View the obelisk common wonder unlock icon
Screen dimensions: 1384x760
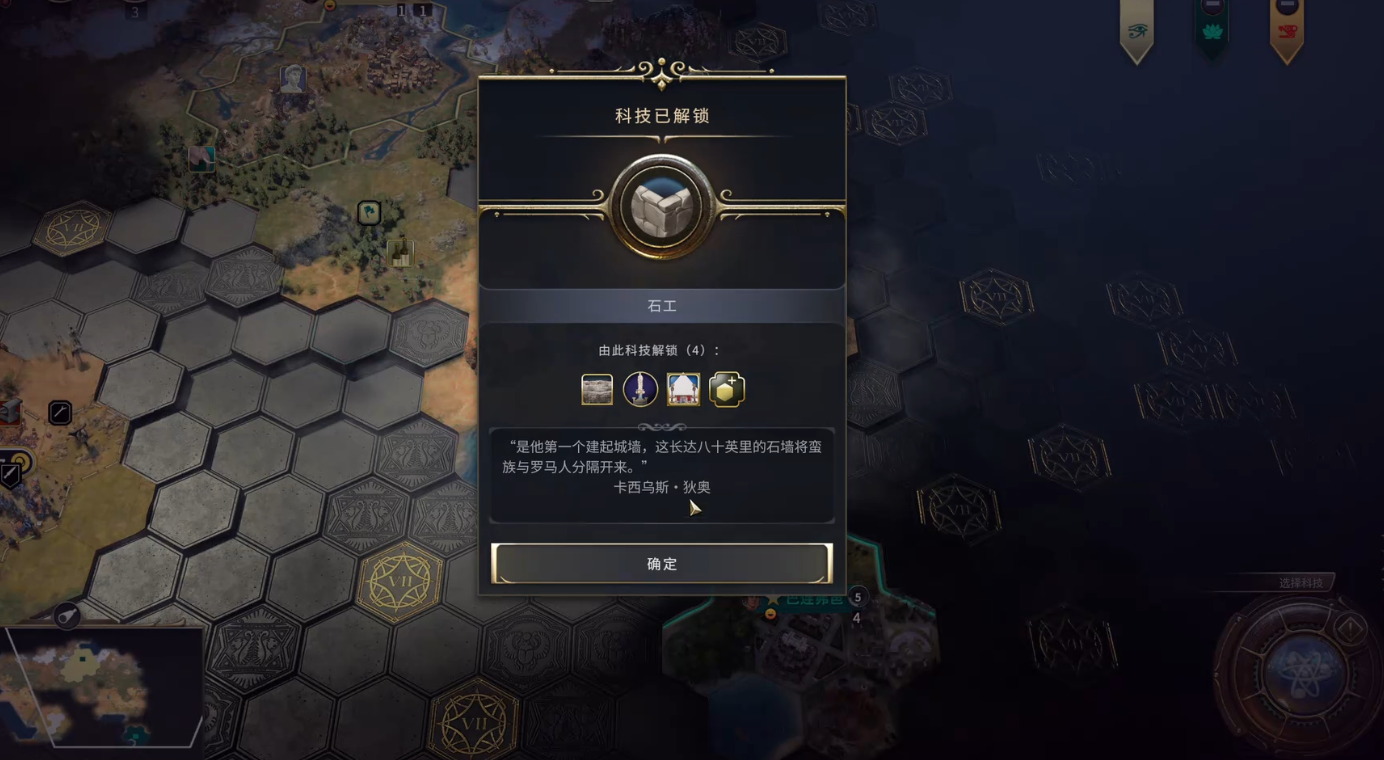click(640, 389)
